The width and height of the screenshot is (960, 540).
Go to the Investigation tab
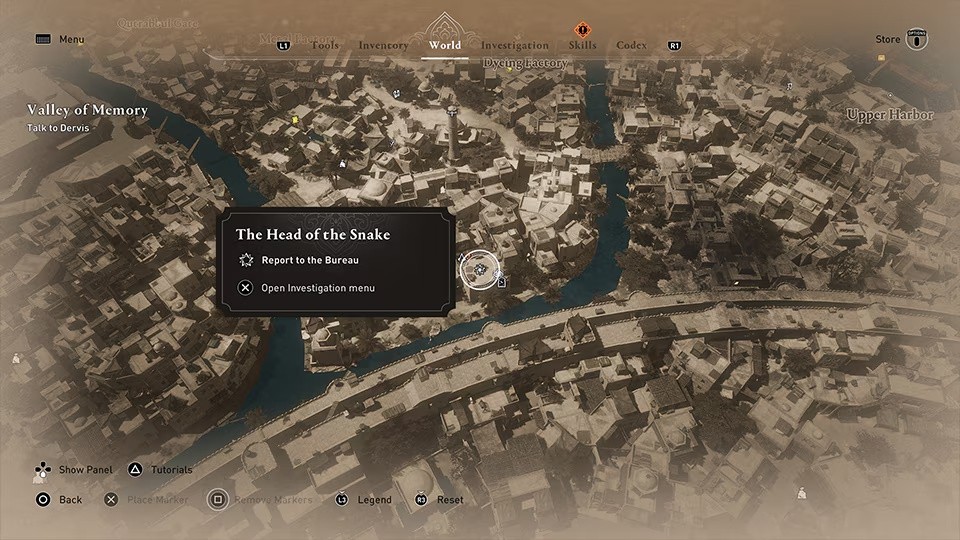[514, 45]
